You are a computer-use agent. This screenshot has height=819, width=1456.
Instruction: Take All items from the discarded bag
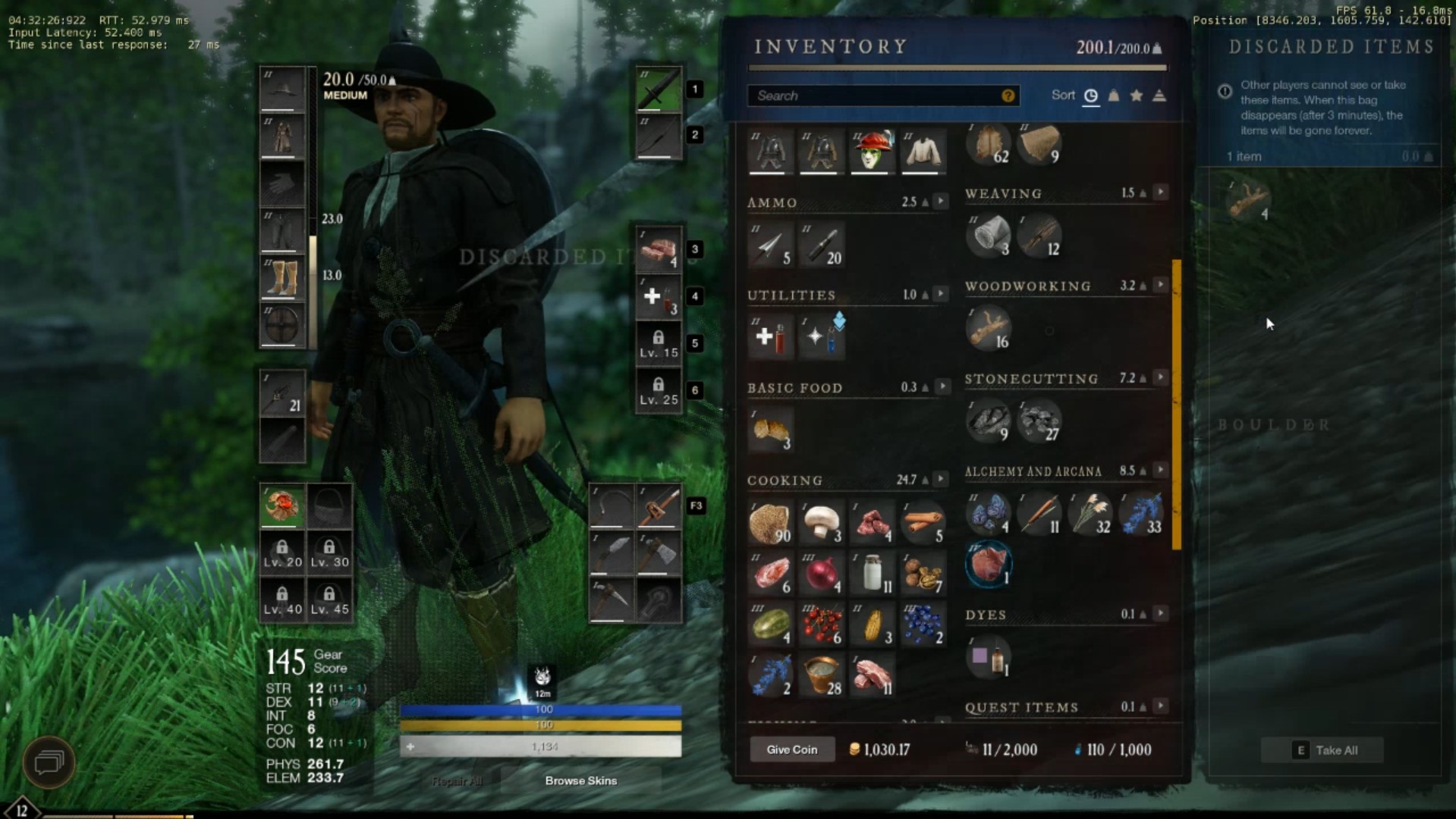(1322, 750)
